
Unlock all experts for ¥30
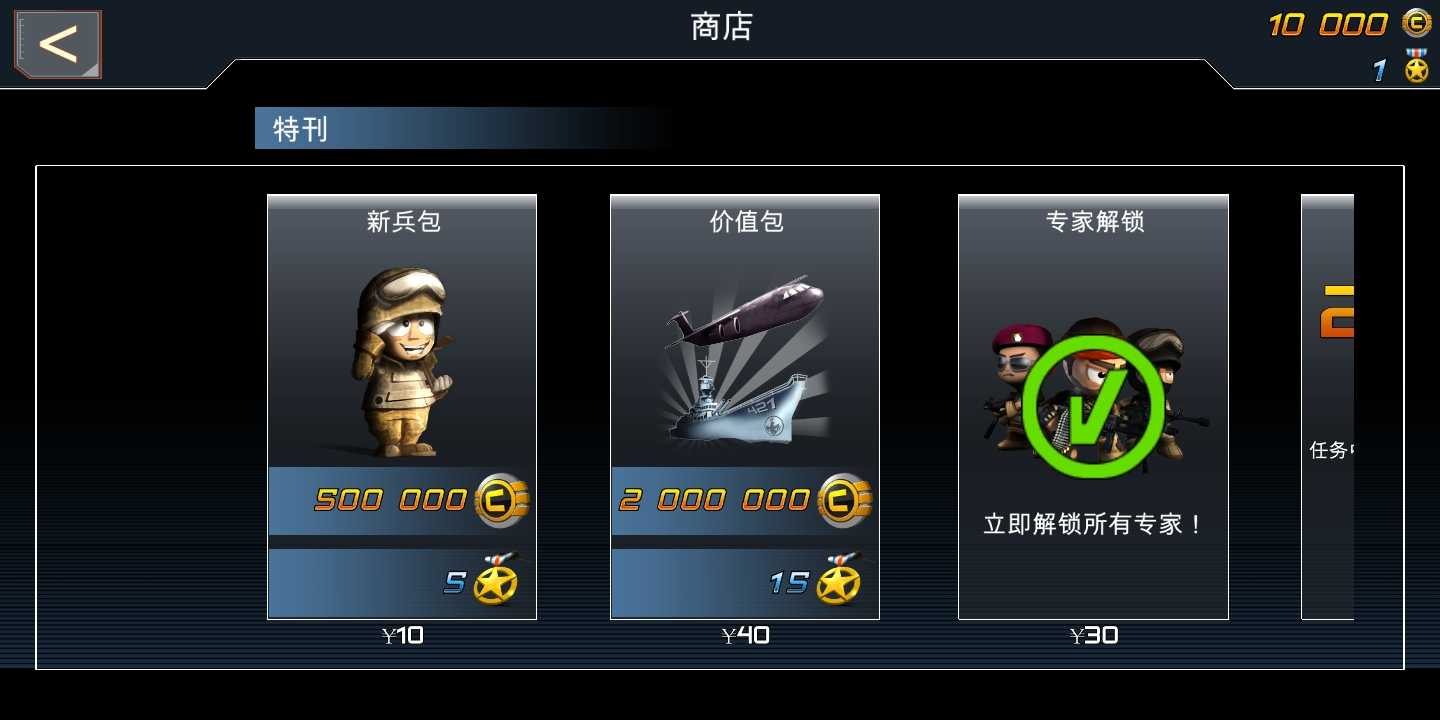1093,634
